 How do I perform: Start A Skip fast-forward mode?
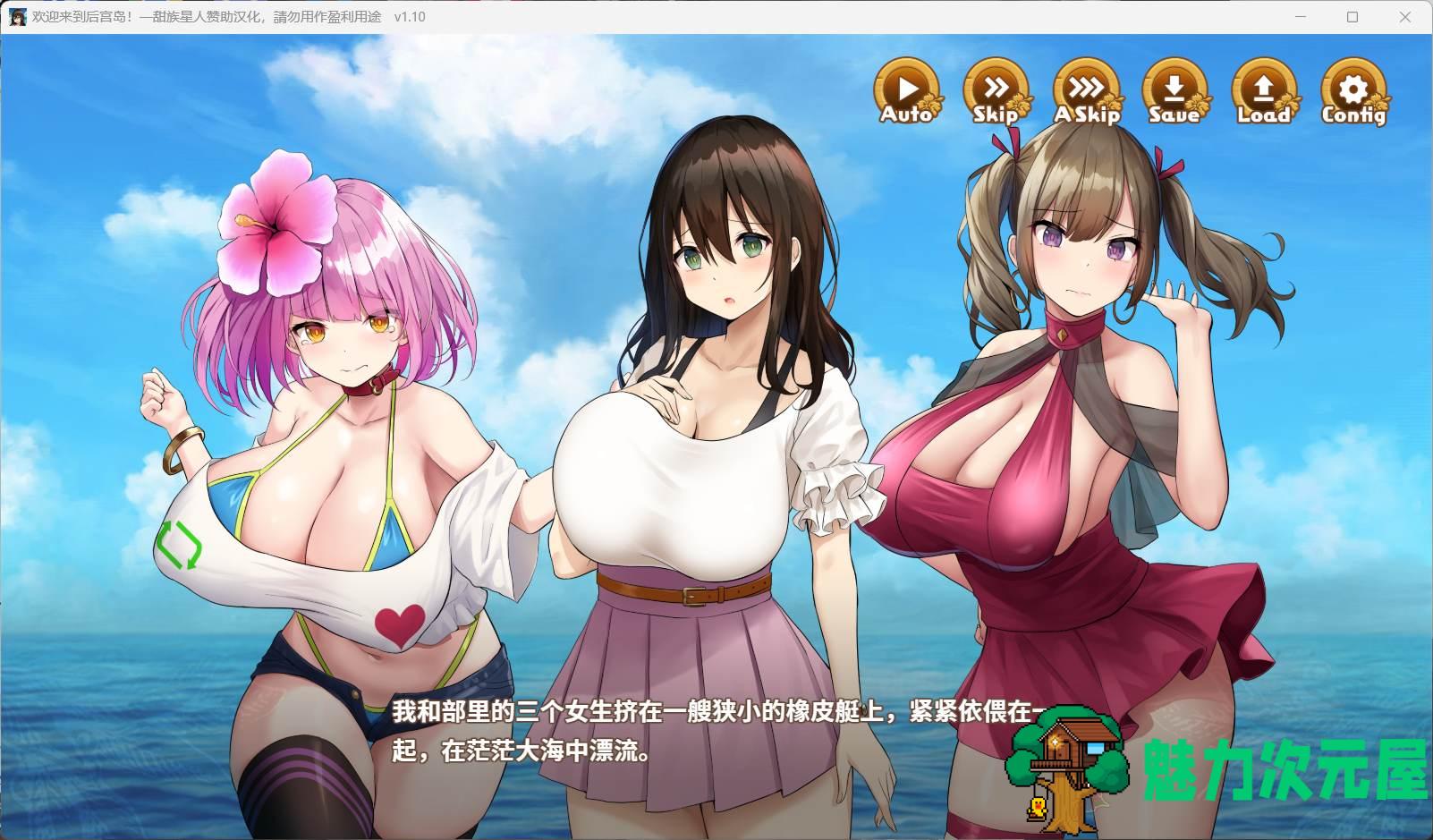pyautogui.click(x=1086, y=91)
